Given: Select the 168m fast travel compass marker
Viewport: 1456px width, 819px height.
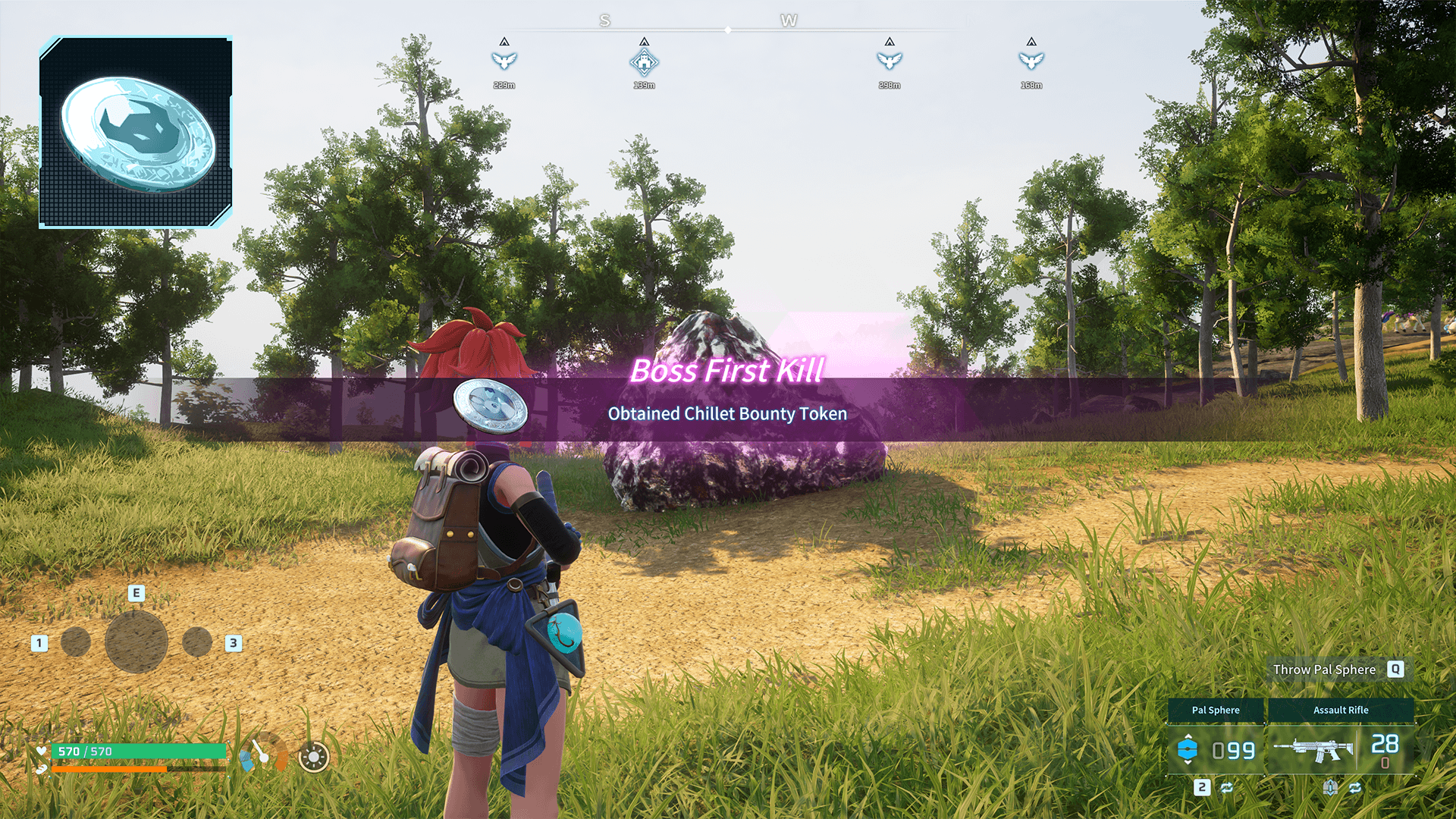Looking at the screenshot, I should click(1031, 61).
